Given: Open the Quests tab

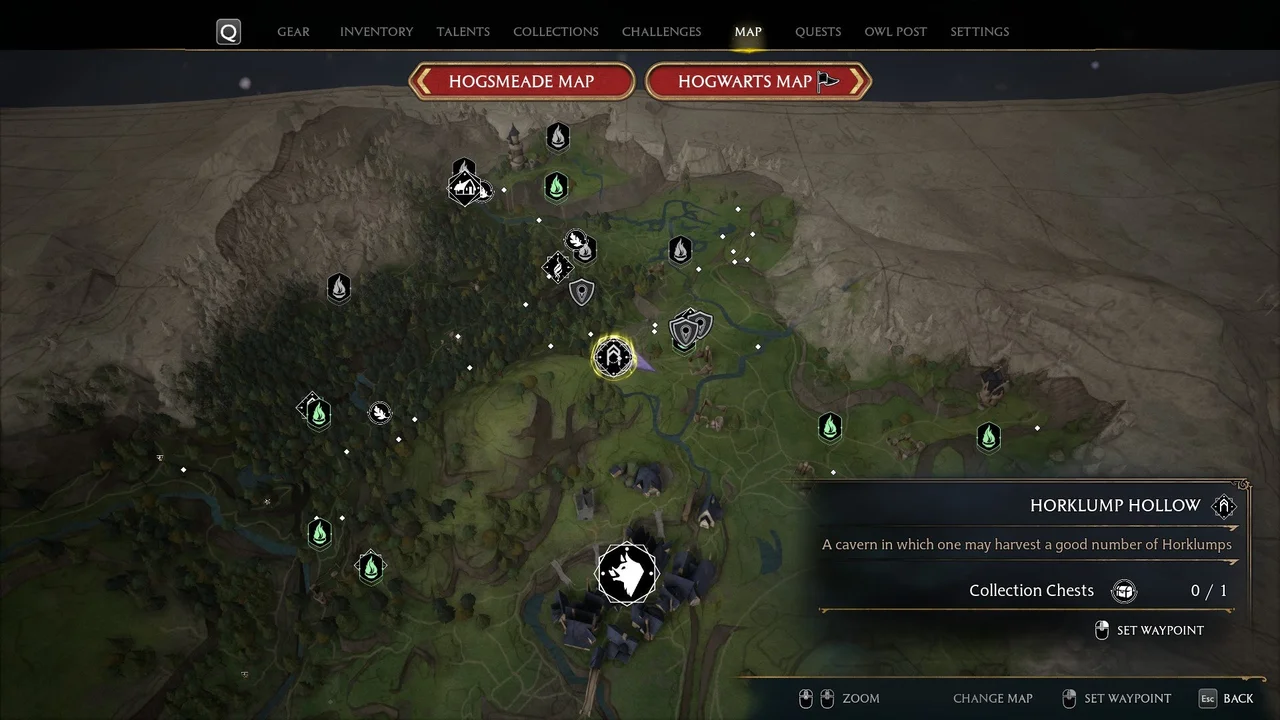Looking at the screenshot, I should tap(818, 32).
